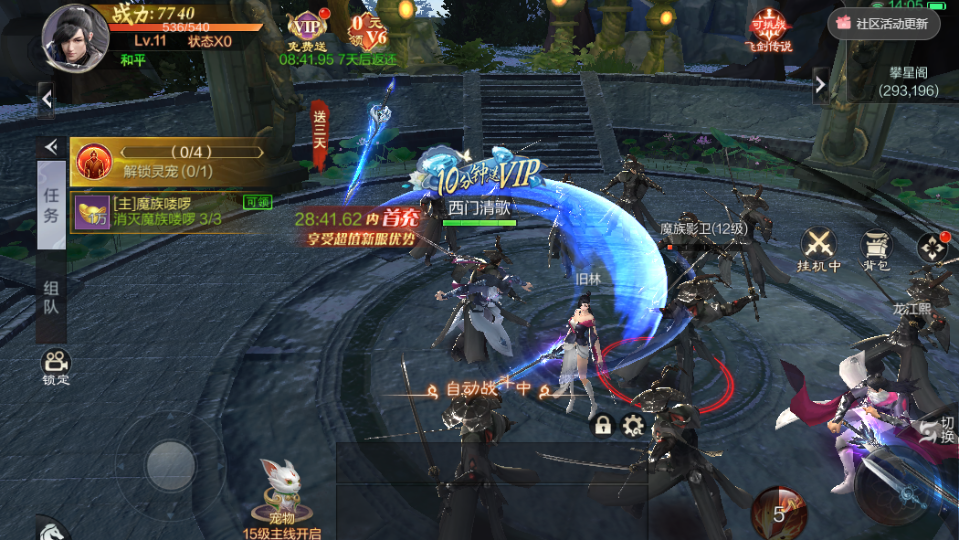
Task: Open the player portrait character sheet
Action: 74,33
